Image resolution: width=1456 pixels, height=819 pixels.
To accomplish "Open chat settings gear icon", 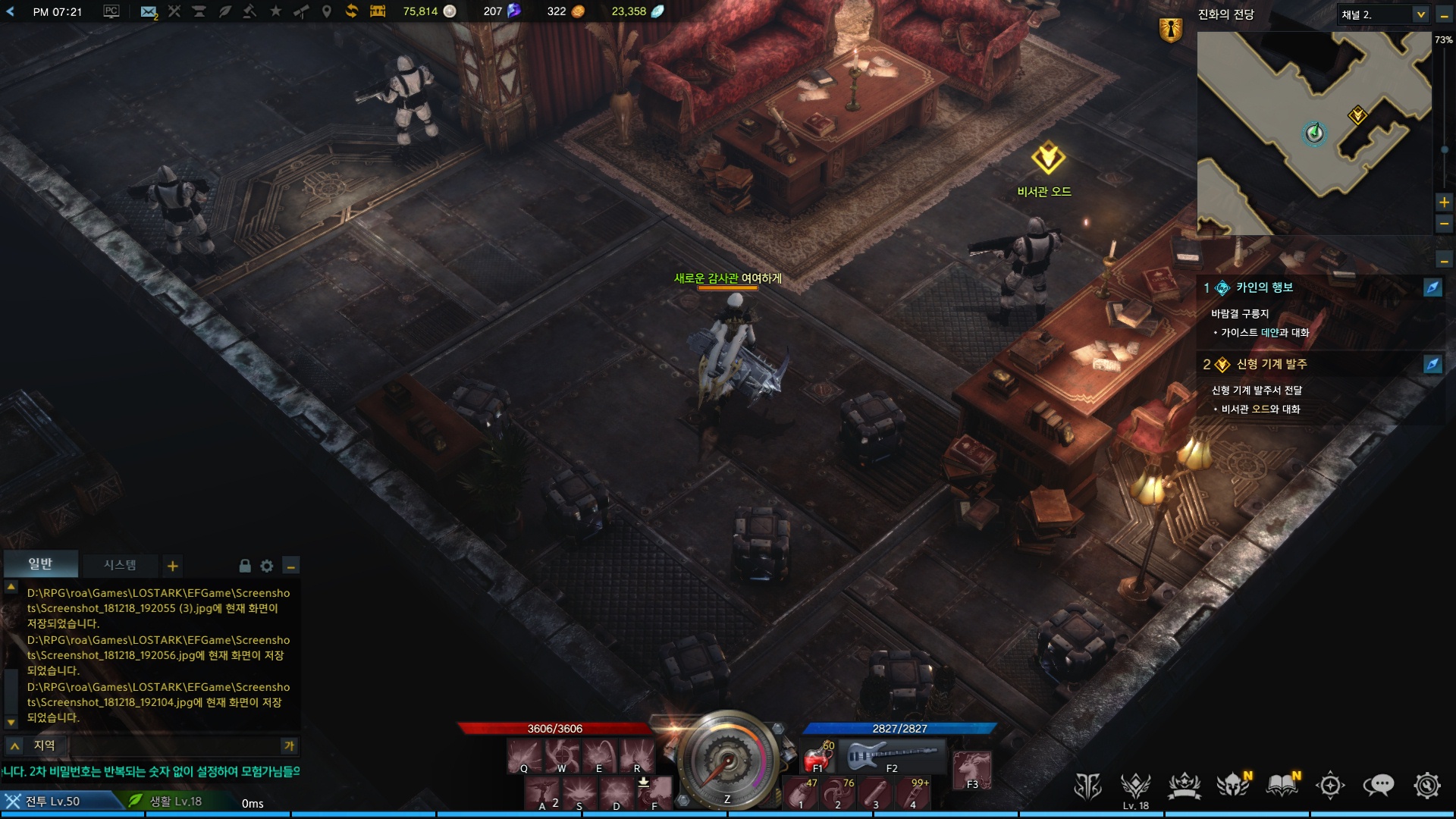I will click(267, 566).
